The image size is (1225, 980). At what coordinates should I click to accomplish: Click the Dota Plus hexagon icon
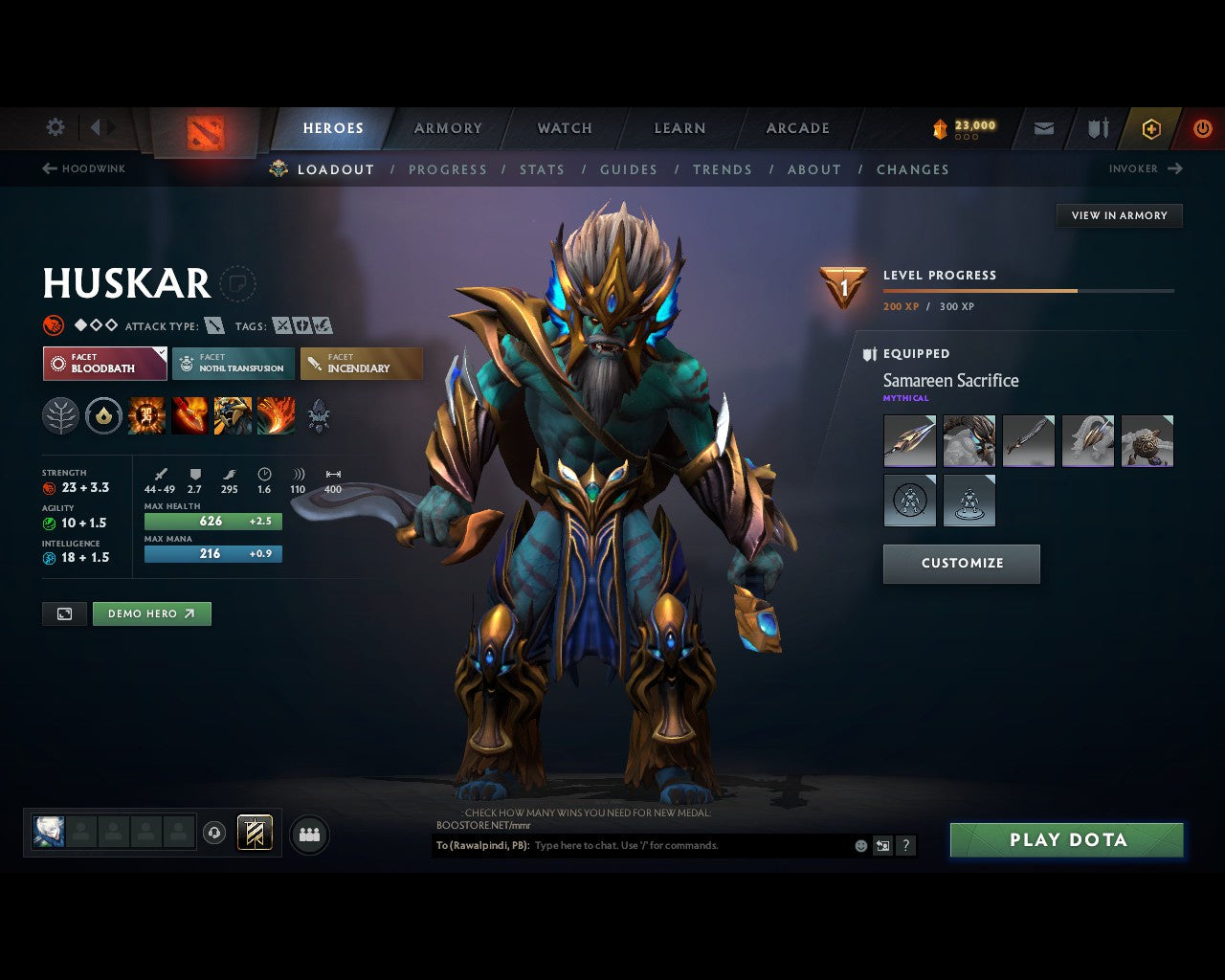pos(1151,127)
